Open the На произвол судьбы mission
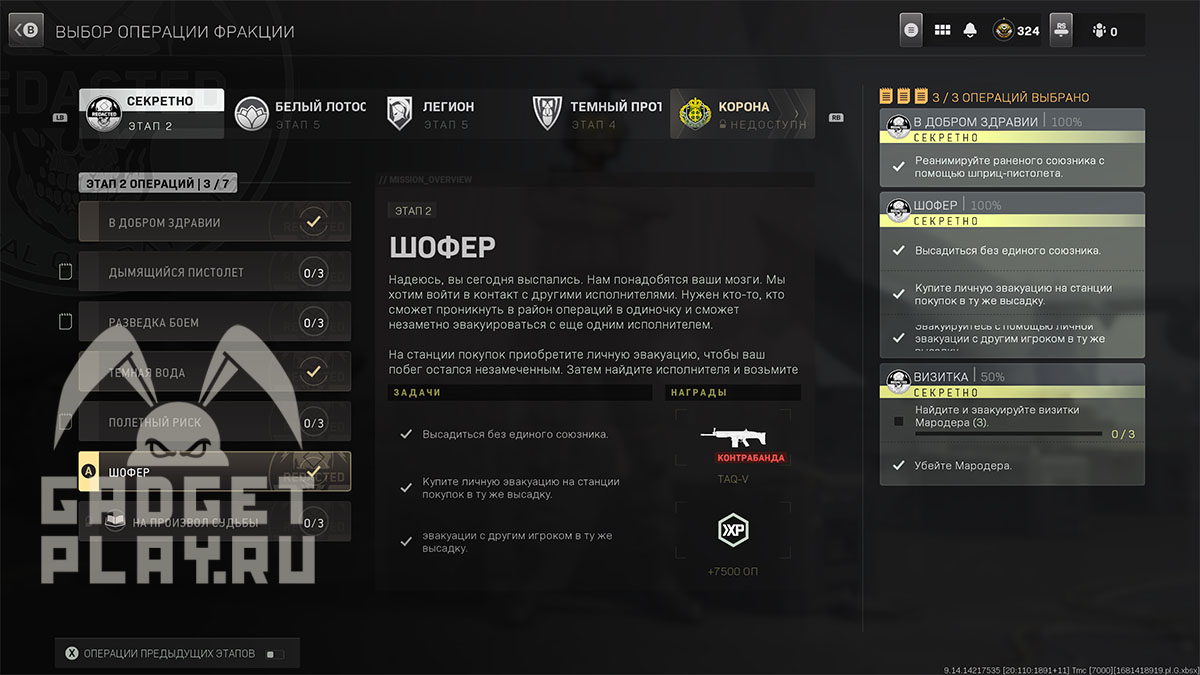The height and width of the screenshot is (675, 1200). tap(215, 521)
